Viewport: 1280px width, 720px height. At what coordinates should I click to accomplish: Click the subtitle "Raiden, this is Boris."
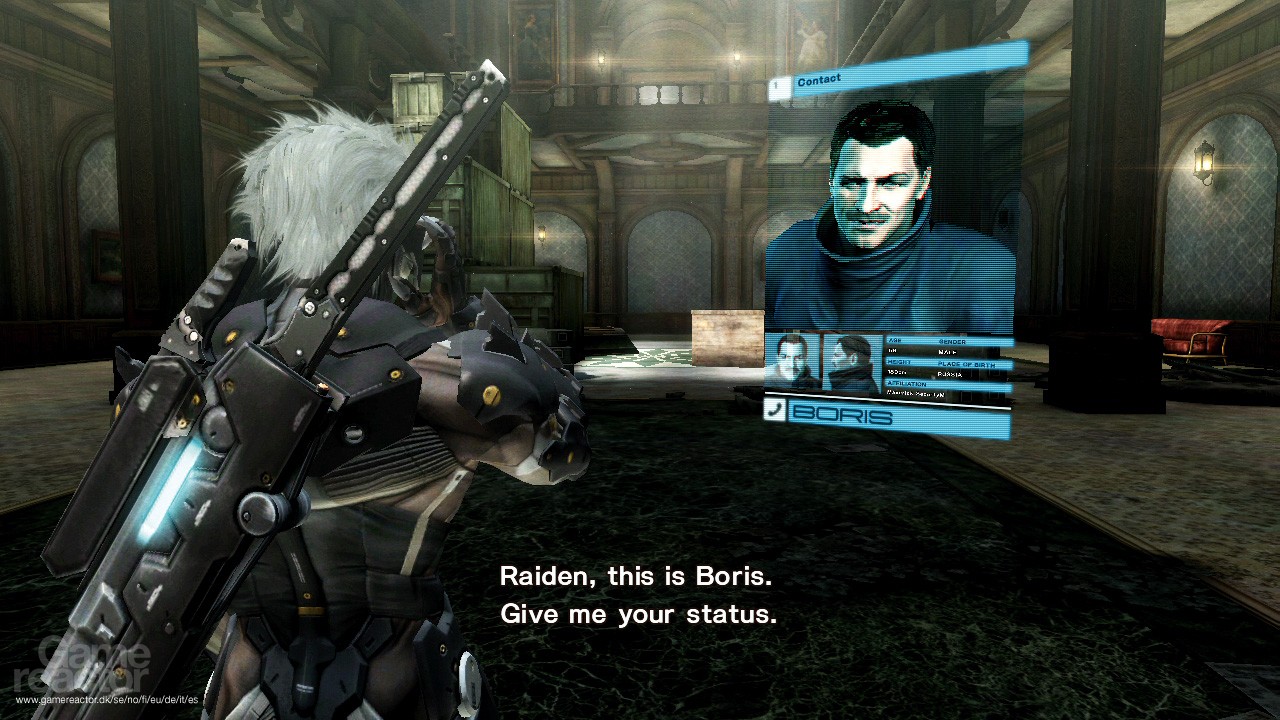tap(638, 577)
